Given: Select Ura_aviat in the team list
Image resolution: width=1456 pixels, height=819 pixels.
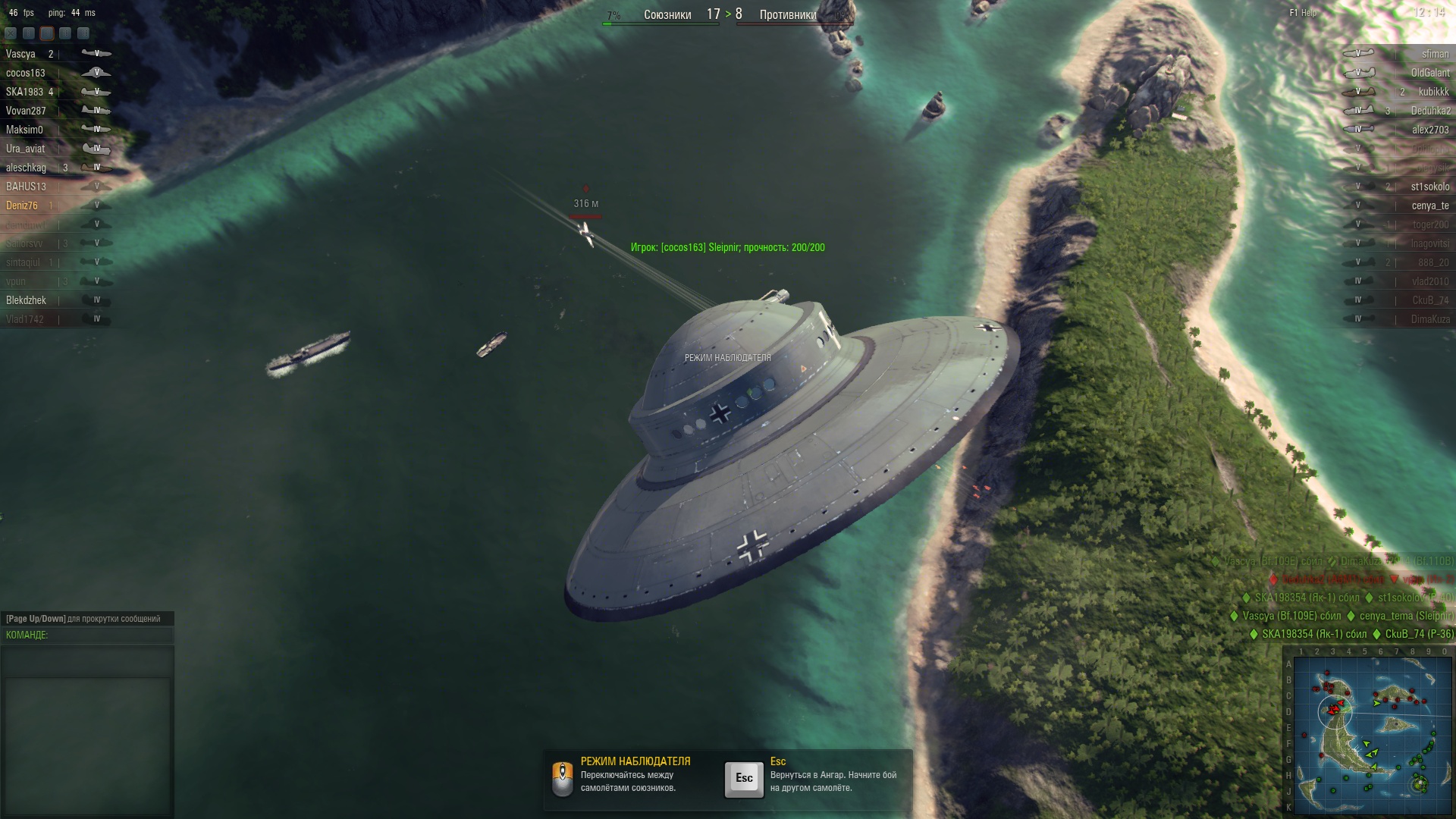Looking at the screenshot, I should tap(25, 149).
